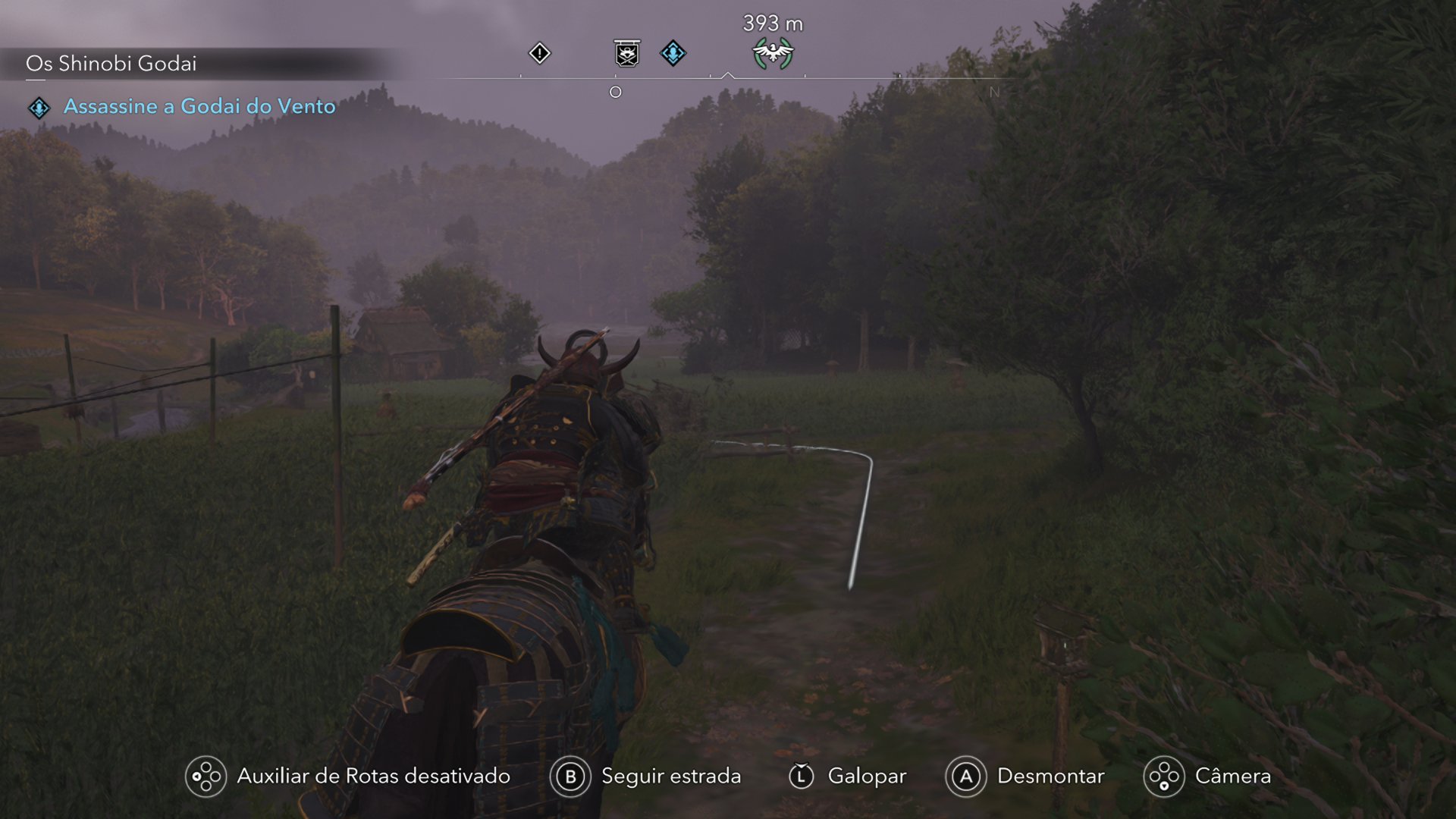
Task: Click the D-pad Câmera icon
Action: pyautogui.click(x=1162, y=777)
